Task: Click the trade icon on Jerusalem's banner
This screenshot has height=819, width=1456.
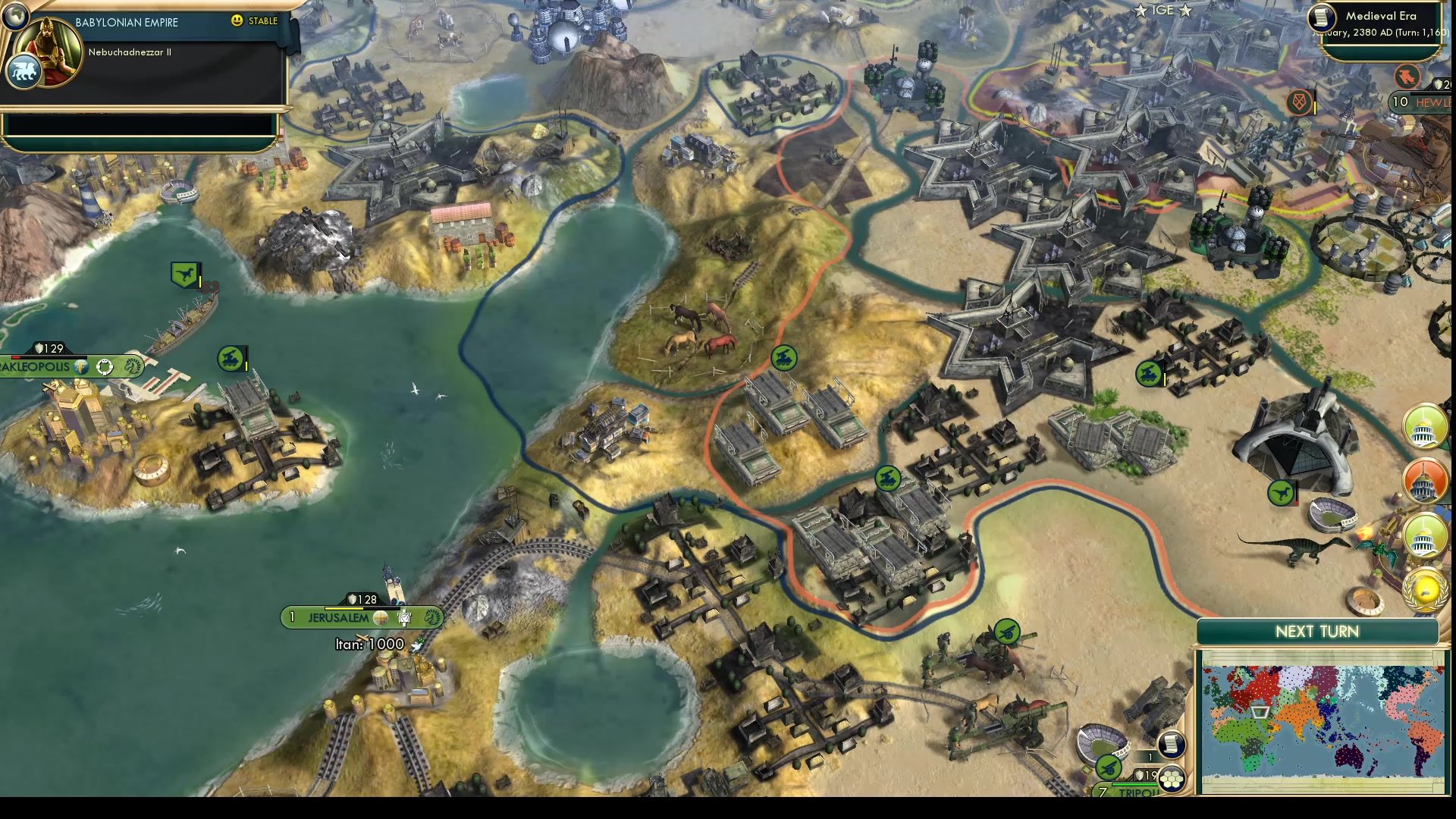Action: 405,618
